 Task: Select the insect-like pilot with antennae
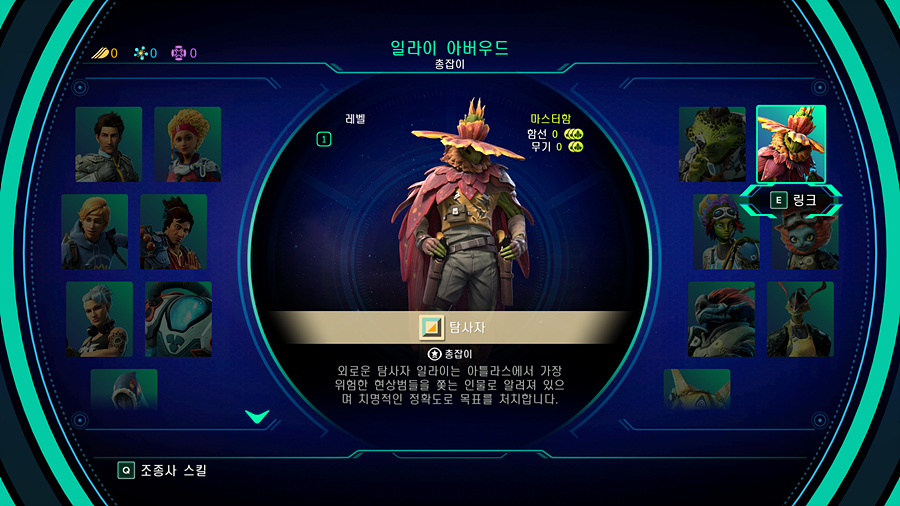(x=800, y=318)
